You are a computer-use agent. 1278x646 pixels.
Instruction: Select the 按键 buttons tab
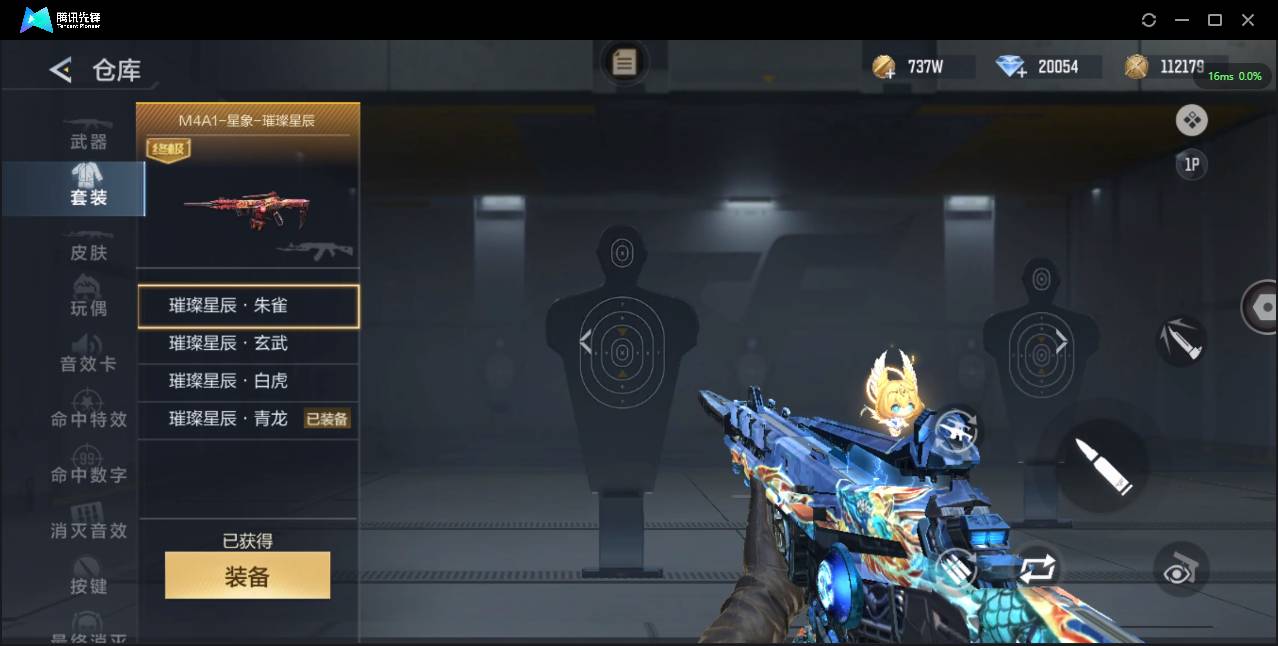[x=88, y=585]
